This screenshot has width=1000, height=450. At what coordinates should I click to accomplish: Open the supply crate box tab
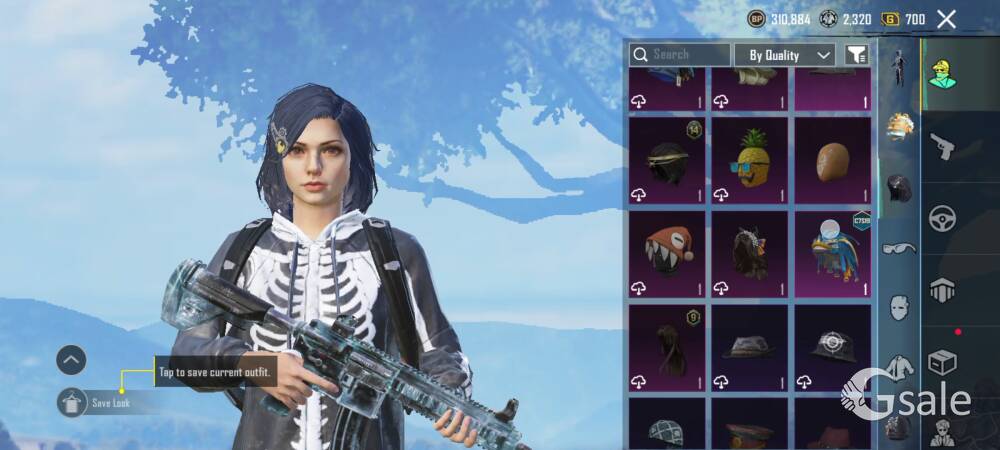coord(942,362)
